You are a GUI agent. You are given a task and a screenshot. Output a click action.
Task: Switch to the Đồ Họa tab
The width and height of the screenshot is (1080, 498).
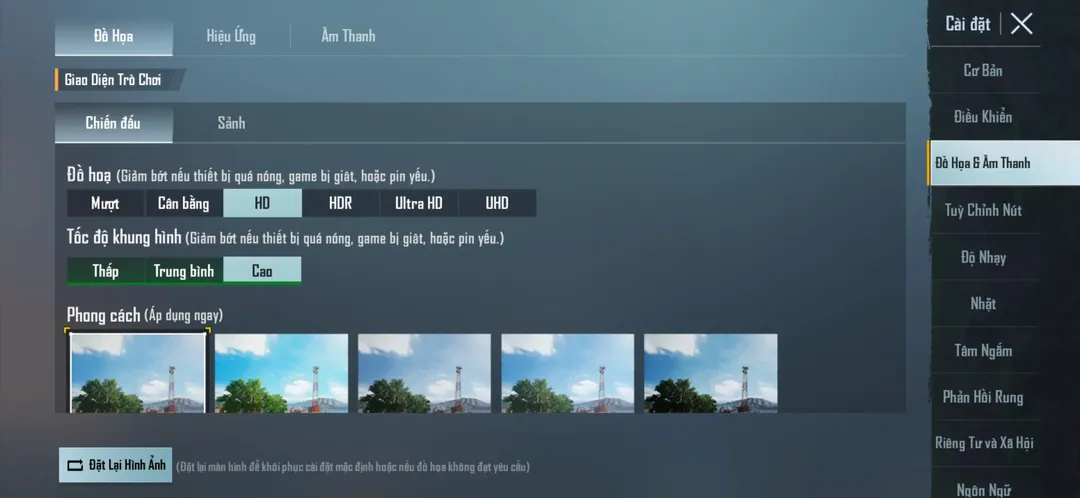pos(114,37)
